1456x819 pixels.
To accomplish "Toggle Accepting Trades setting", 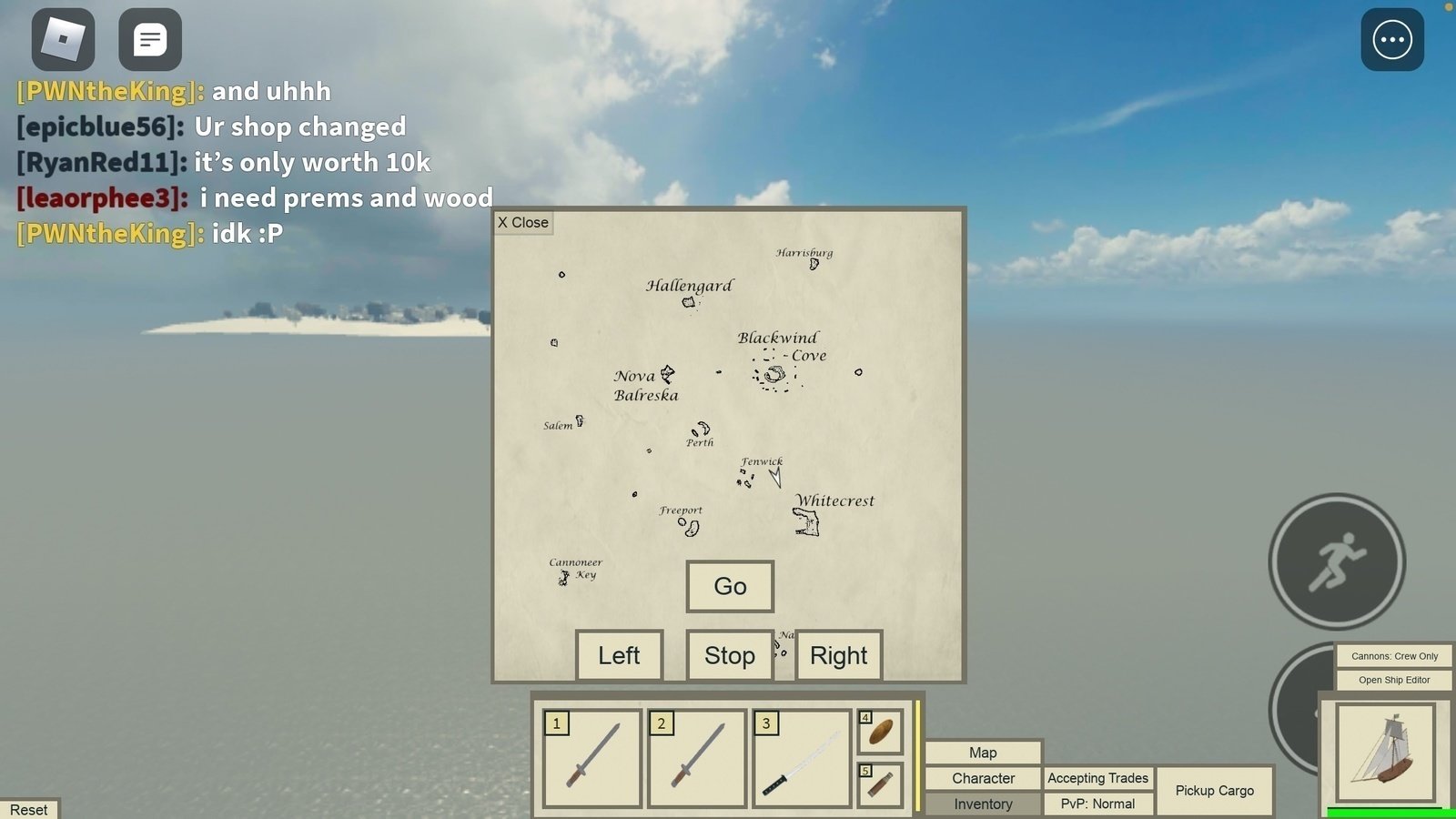I will point(1097,778).
